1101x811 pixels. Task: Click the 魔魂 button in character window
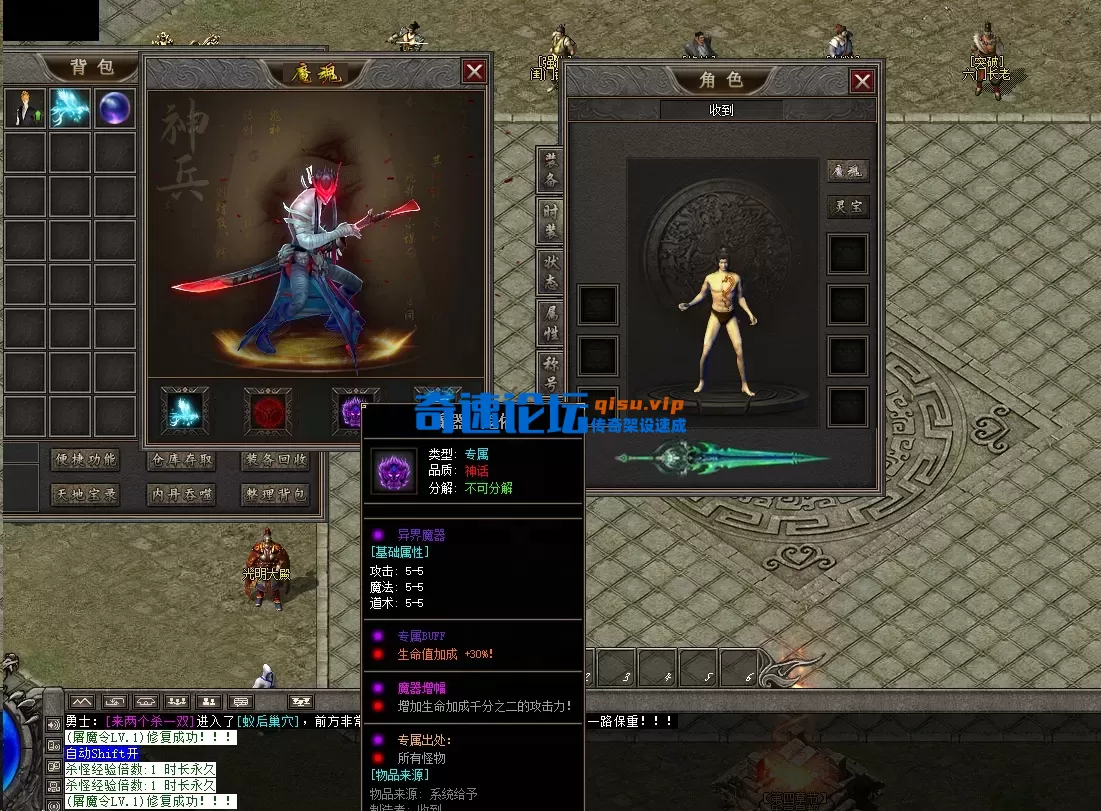pos(847,171)
